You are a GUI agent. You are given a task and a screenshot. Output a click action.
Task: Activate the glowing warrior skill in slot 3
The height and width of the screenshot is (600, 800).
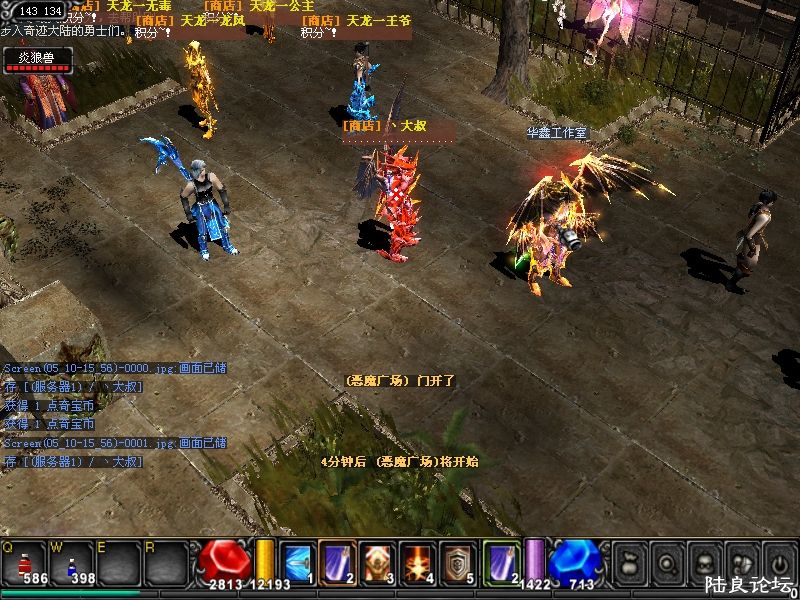click(378, 560)
